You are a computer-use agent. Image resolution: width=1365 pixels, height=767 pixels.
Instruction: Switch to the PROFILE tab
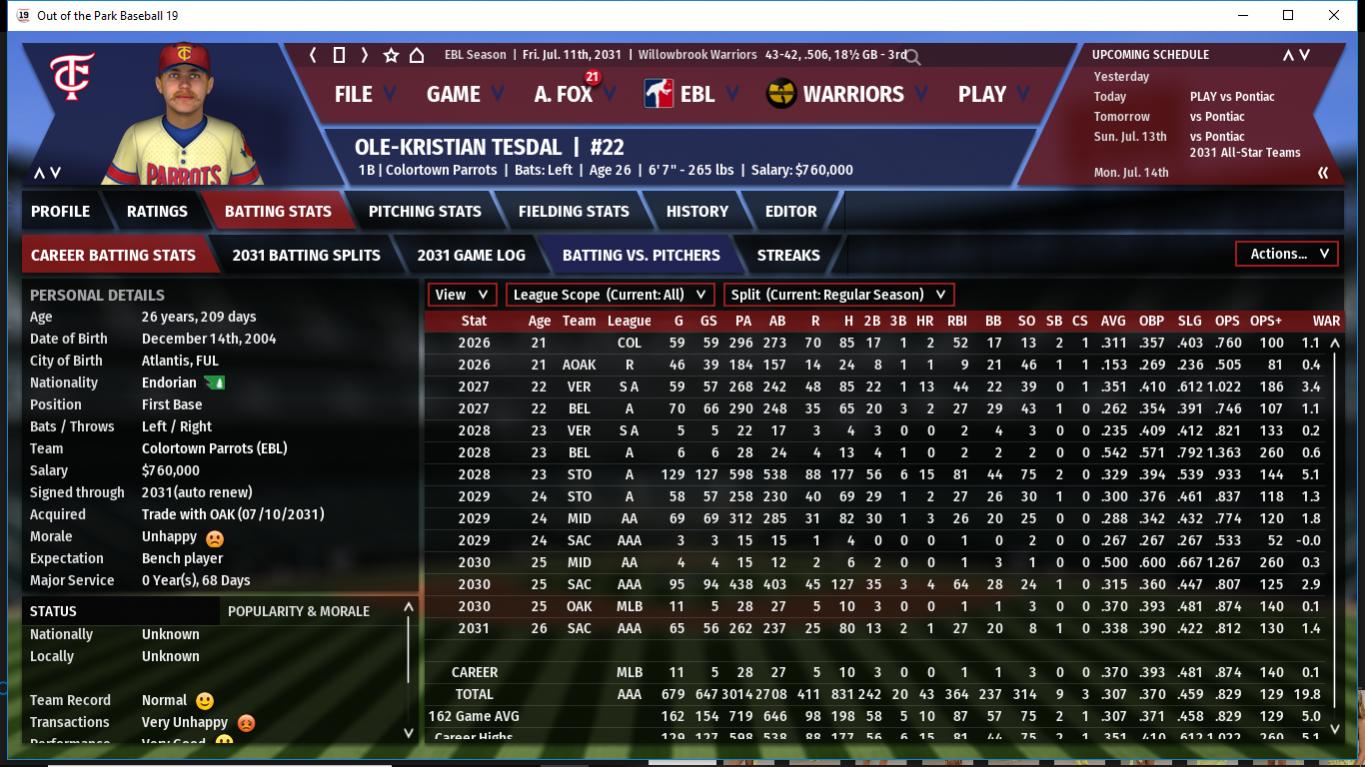click(60, 211)
